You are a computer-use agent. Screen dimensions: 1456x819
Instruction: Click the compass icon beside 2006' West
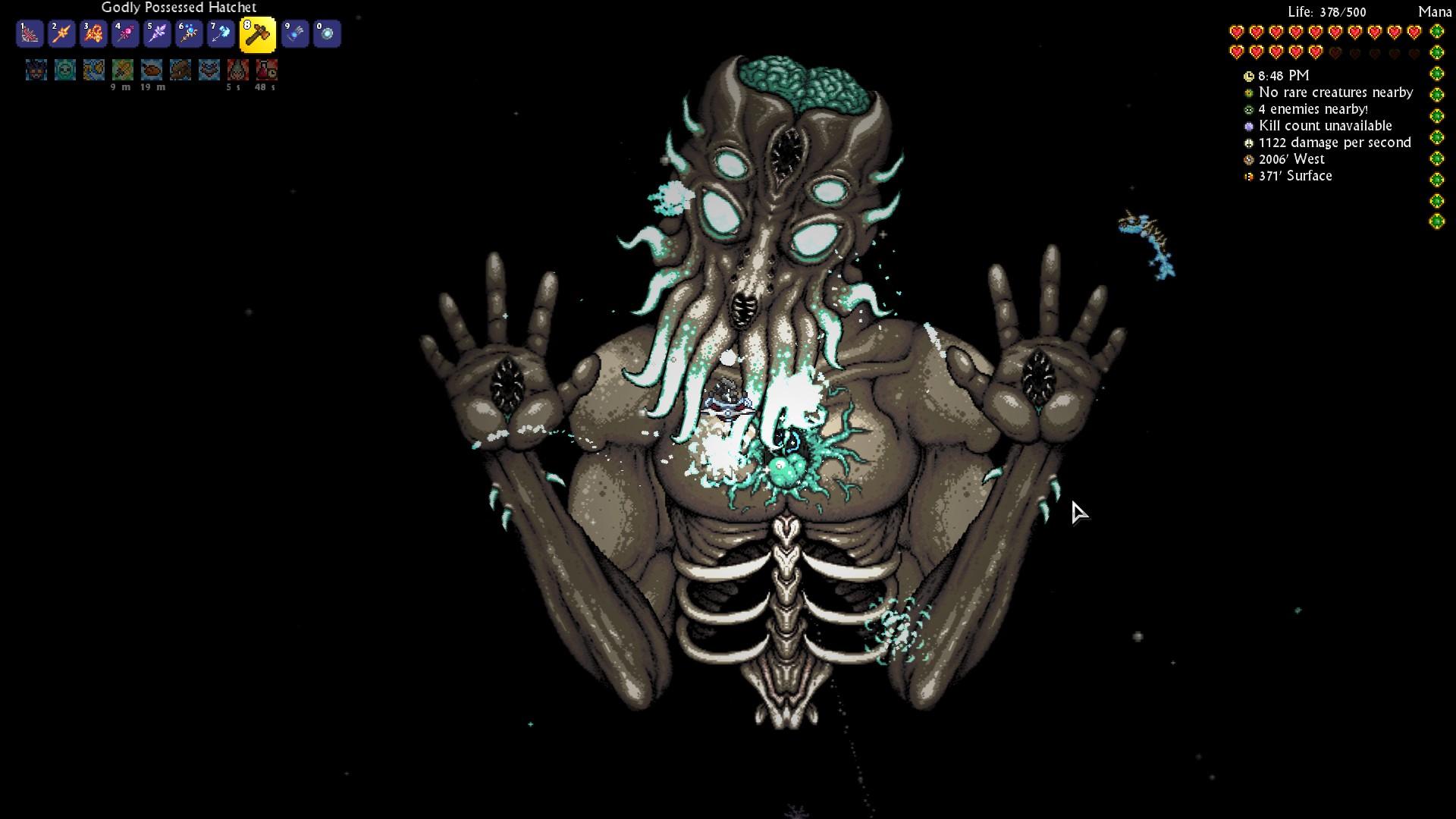point(1247,159)
